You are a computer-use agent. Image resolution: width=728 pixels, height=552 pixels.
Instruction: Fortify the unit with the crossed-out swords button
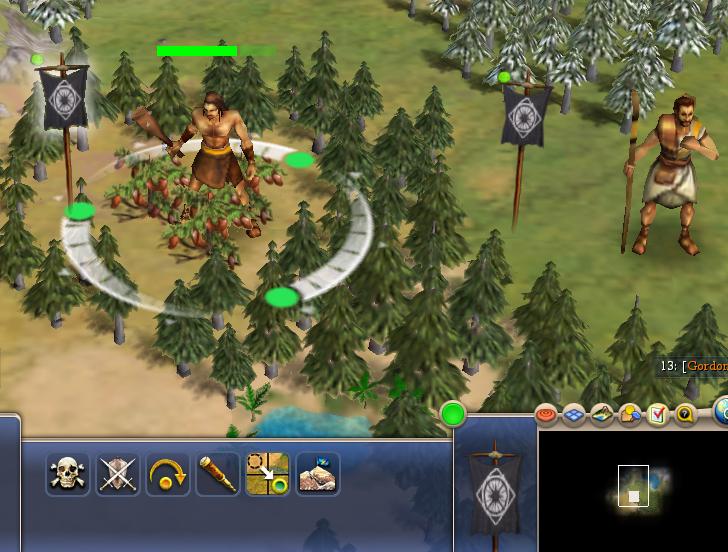tap(118, 474)
